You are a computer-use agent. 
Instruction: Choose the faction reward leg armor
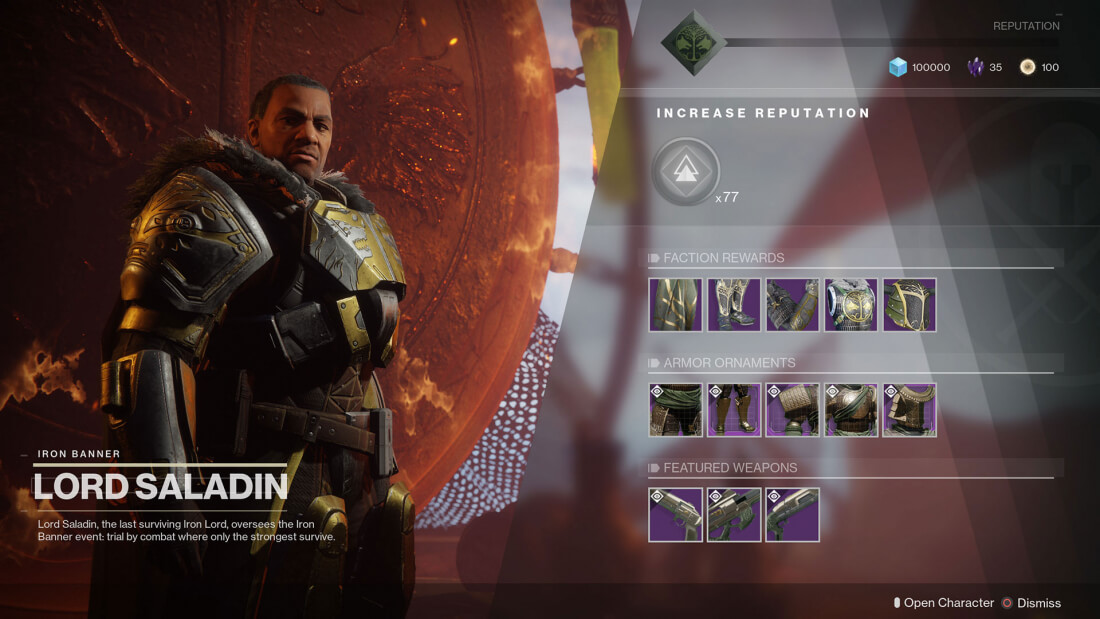[x=734, y=305]
